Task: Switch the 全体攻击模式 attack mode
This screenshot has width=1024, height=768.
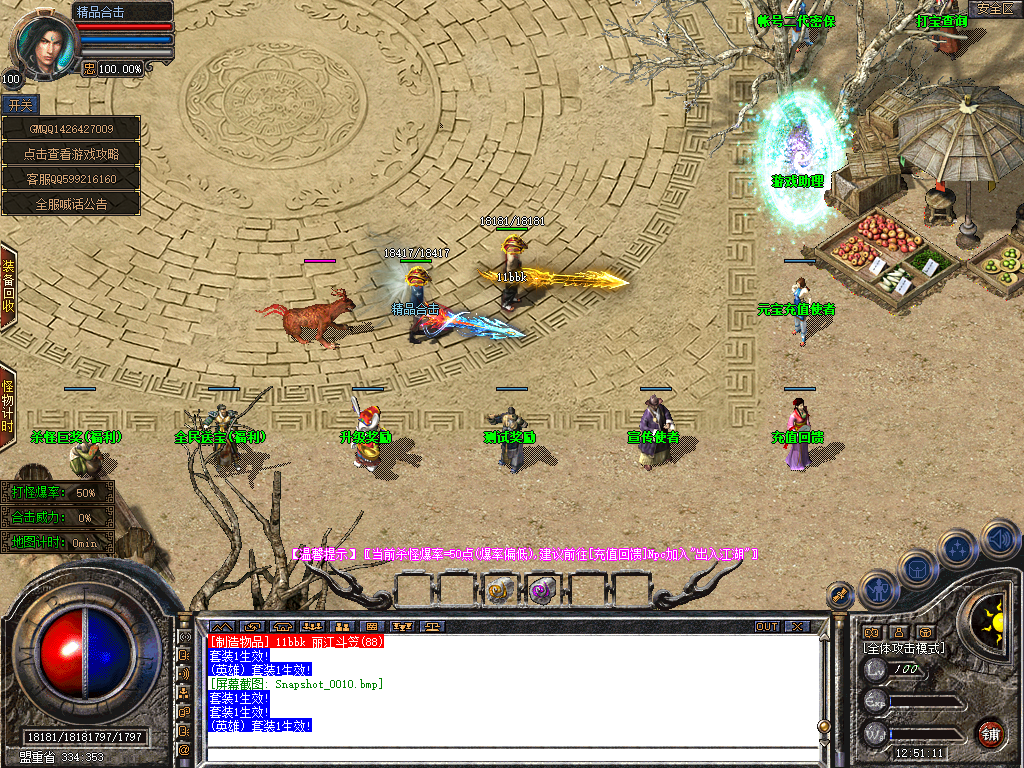Action: 905,648
